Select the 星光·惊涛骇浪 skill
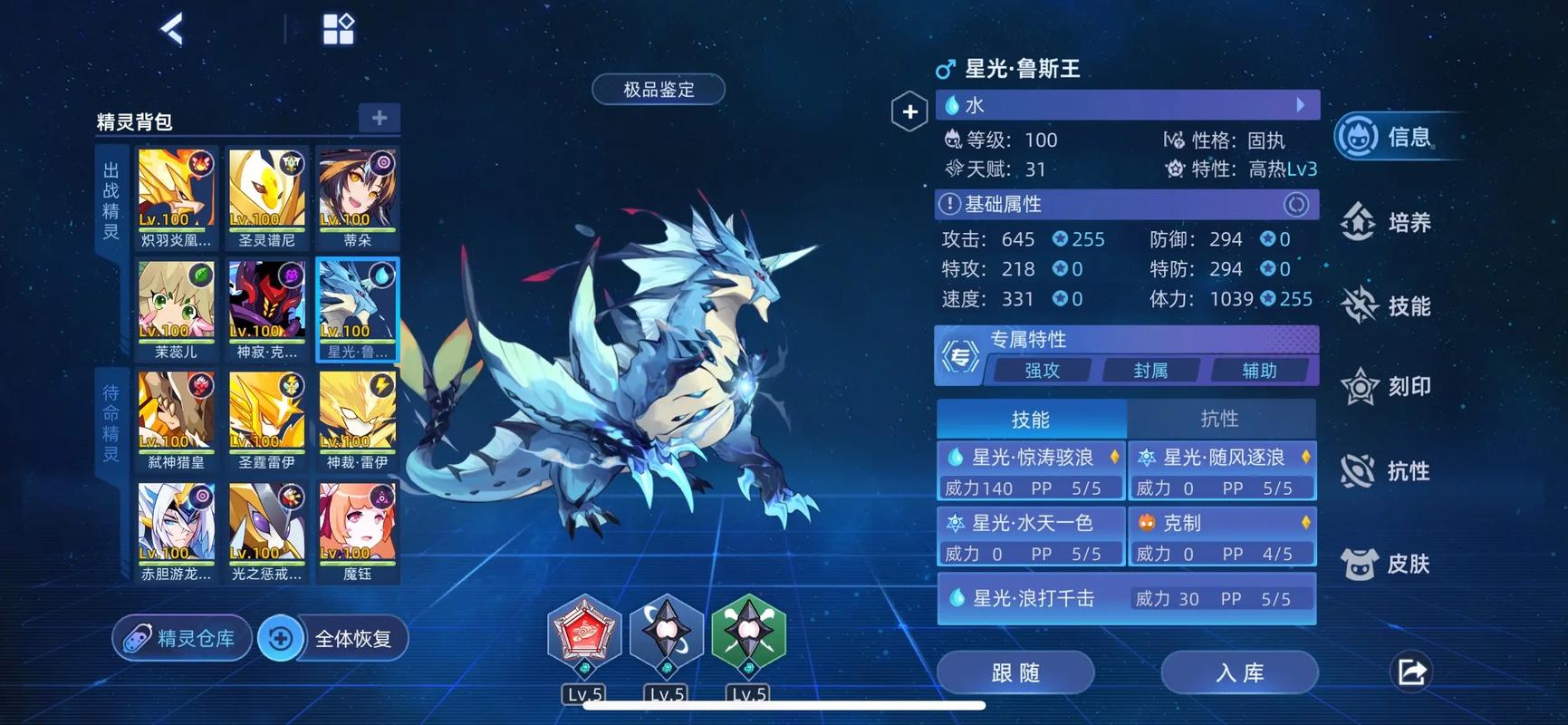 coord(1031,471)
